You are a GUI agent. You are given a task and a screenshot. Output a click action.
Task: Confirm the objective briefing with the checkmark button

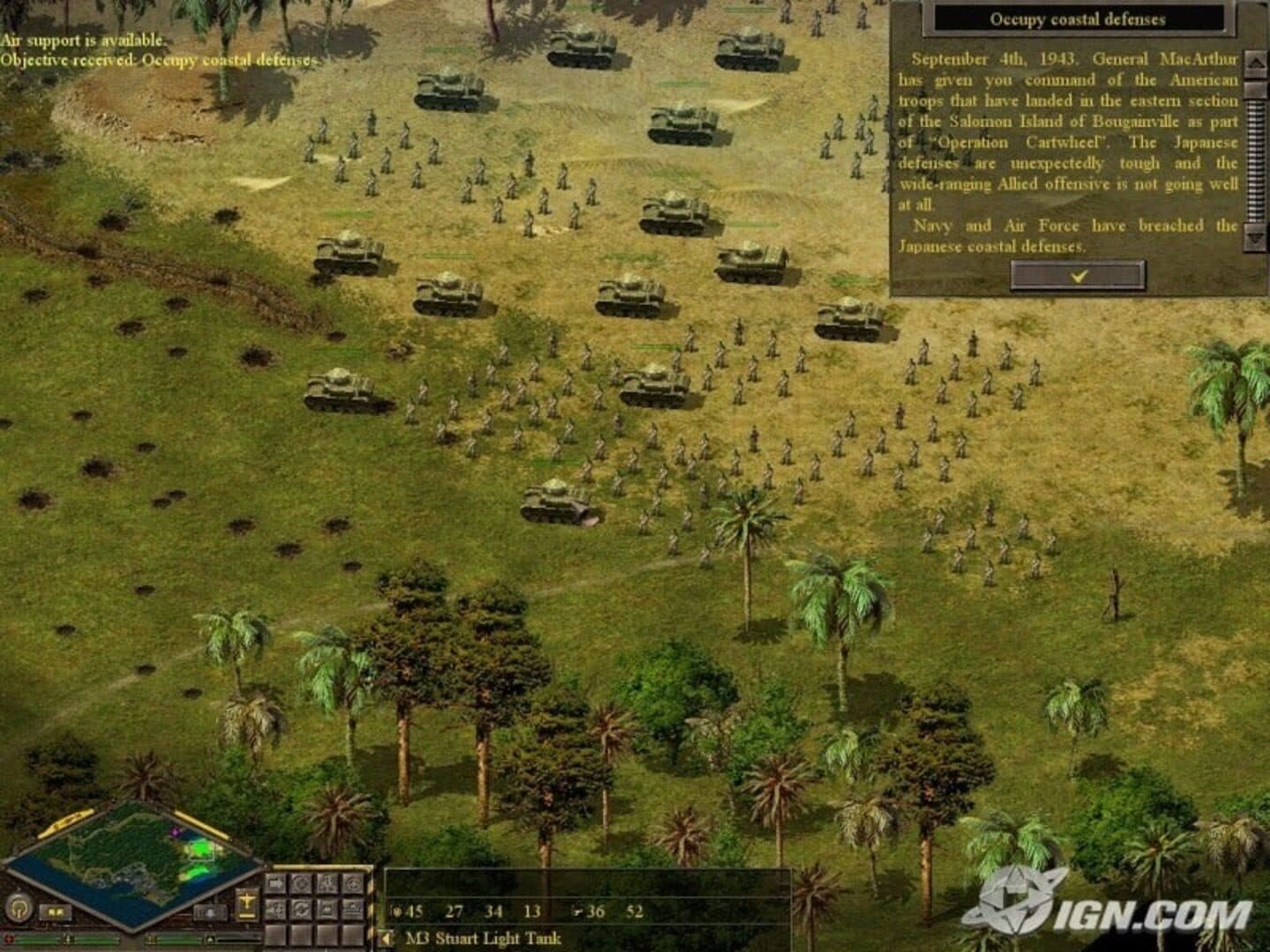click(x=1078, y=276)
